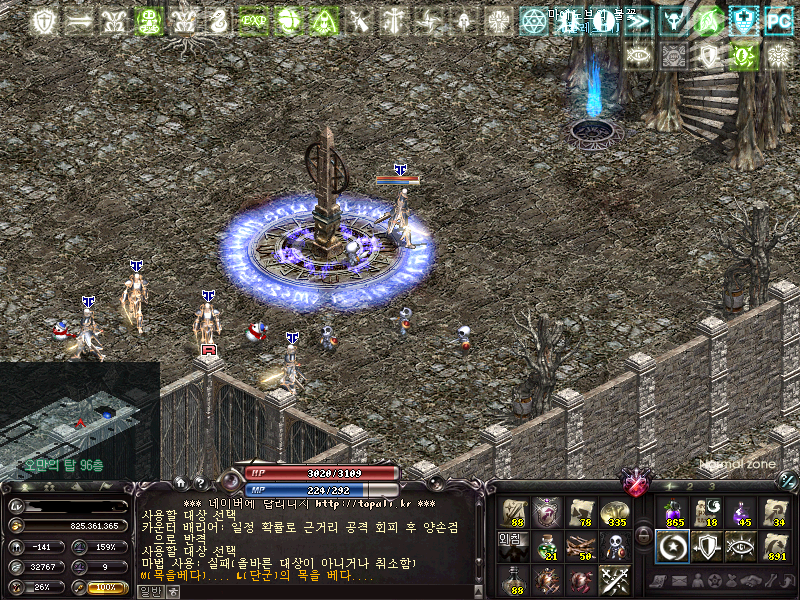The width and height of the screenshot is (800, 600).
Task: Use the skeleton doll item slot
Action: [x=613, y=546]
